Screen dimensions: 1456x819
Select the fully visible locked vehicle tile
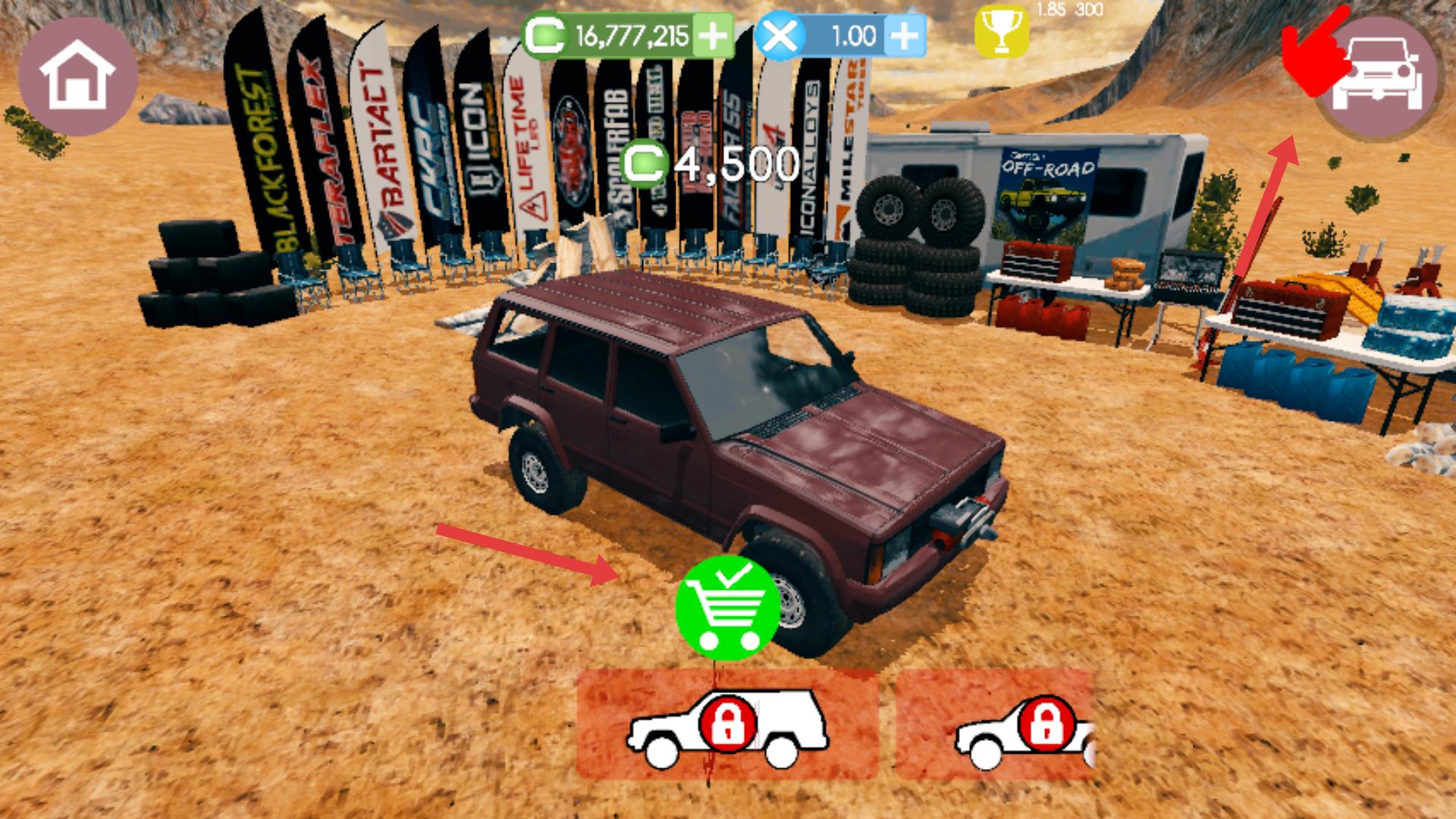tap(727, 725)
